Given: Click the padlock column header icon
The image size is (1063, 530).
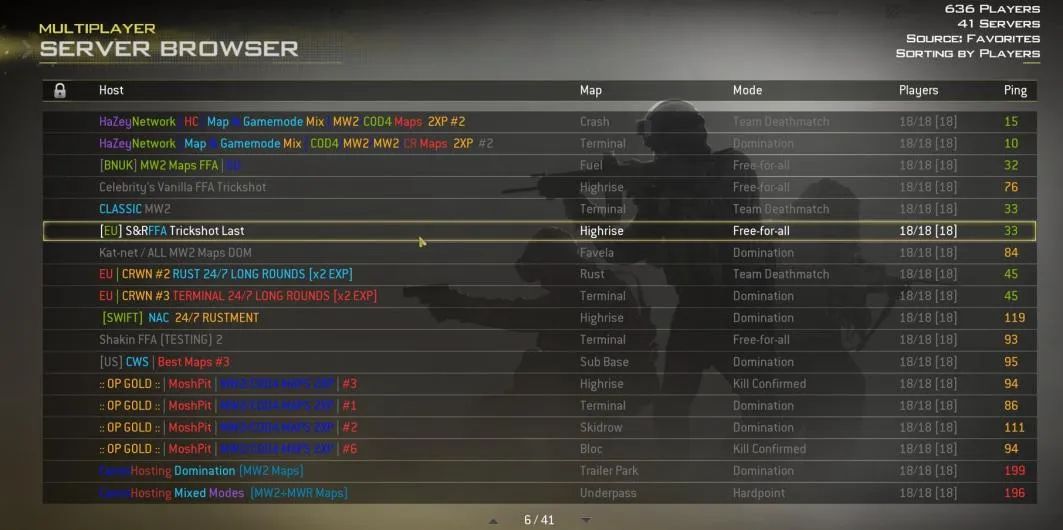Looking at the screenshot, I should (x=60, y=90).
